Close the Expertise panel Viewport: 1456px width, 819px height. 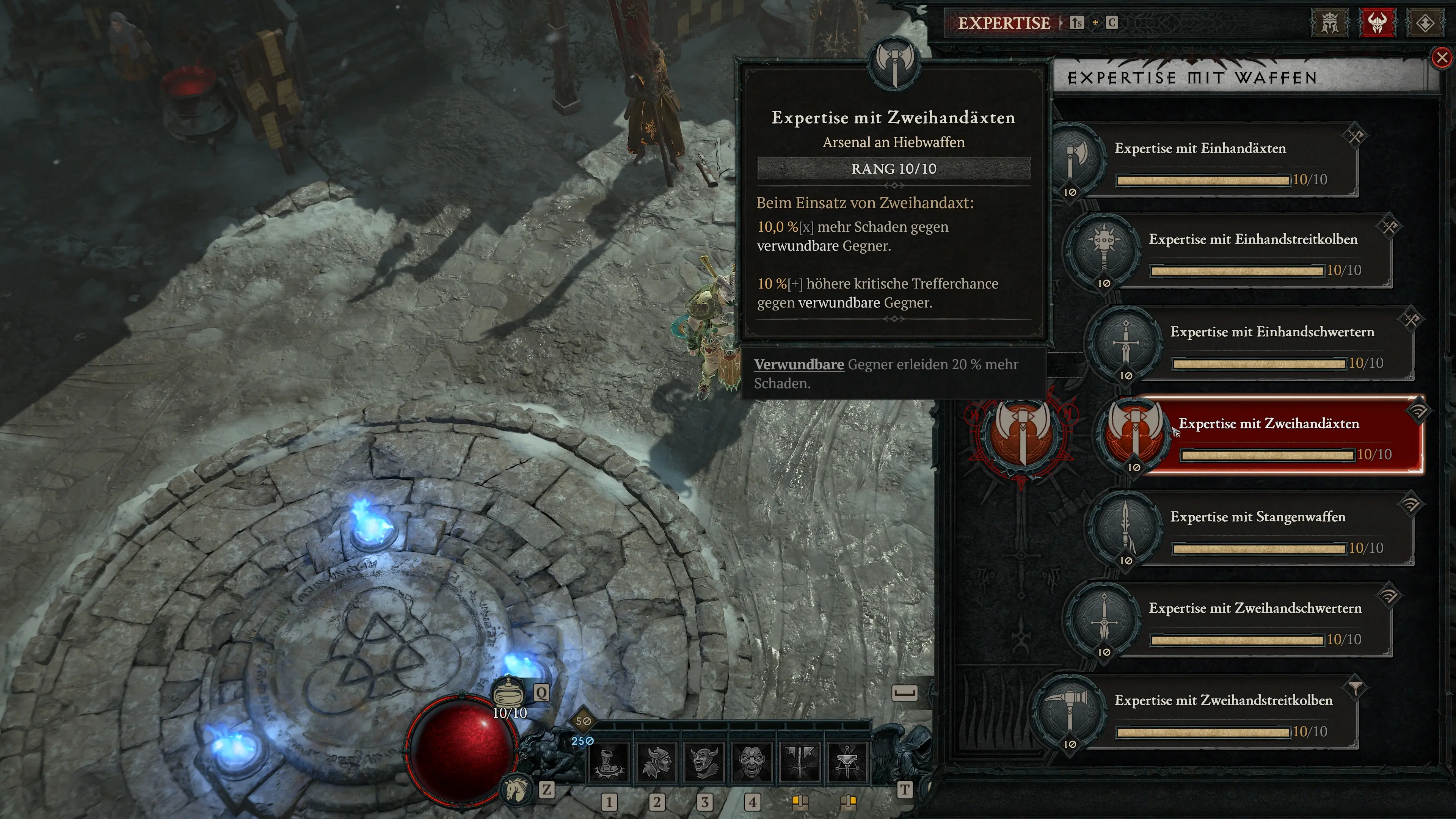(x=1442, y=58)
